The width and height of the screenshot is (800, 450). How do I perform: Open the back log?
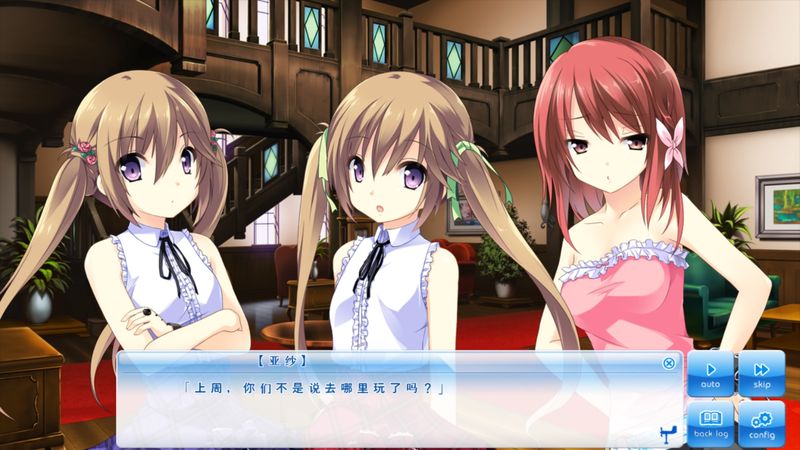pyautogui.click(x=710, y=423)
